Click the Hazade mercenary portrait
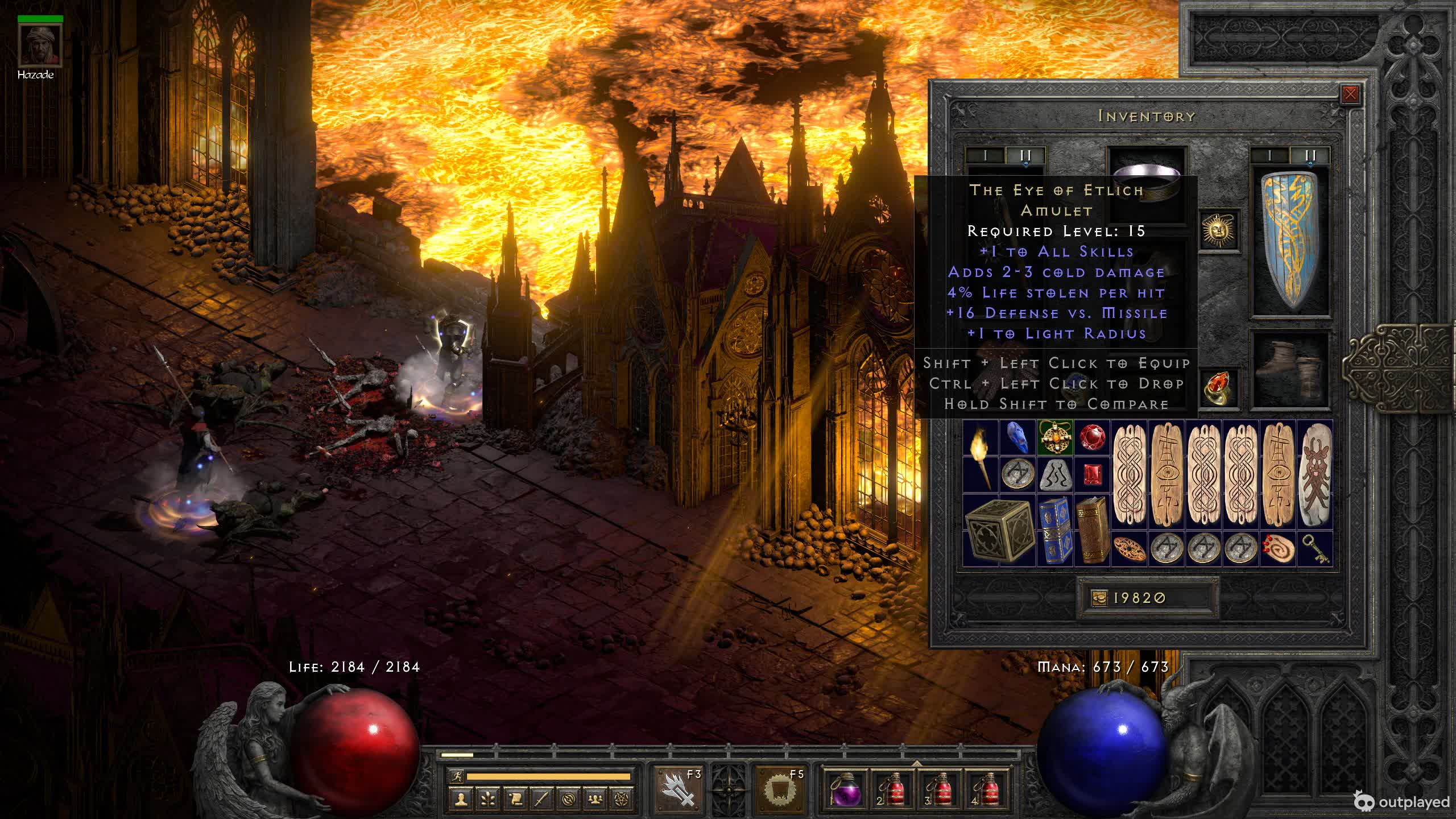Image resolution: width=1456 pixels, height=819 pixels. point(40,45)
